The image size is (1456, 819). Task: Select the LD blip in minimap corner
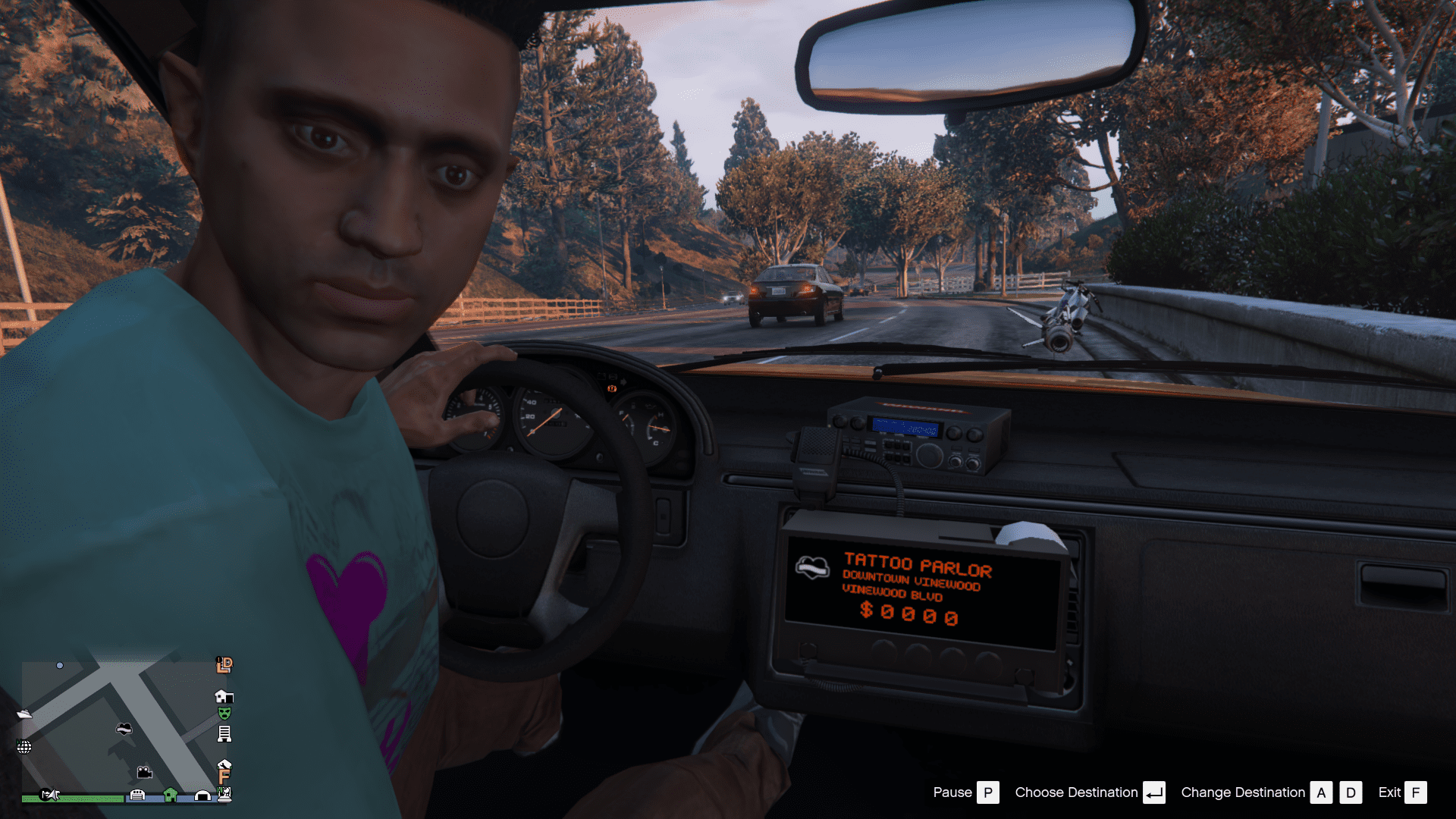224,666
